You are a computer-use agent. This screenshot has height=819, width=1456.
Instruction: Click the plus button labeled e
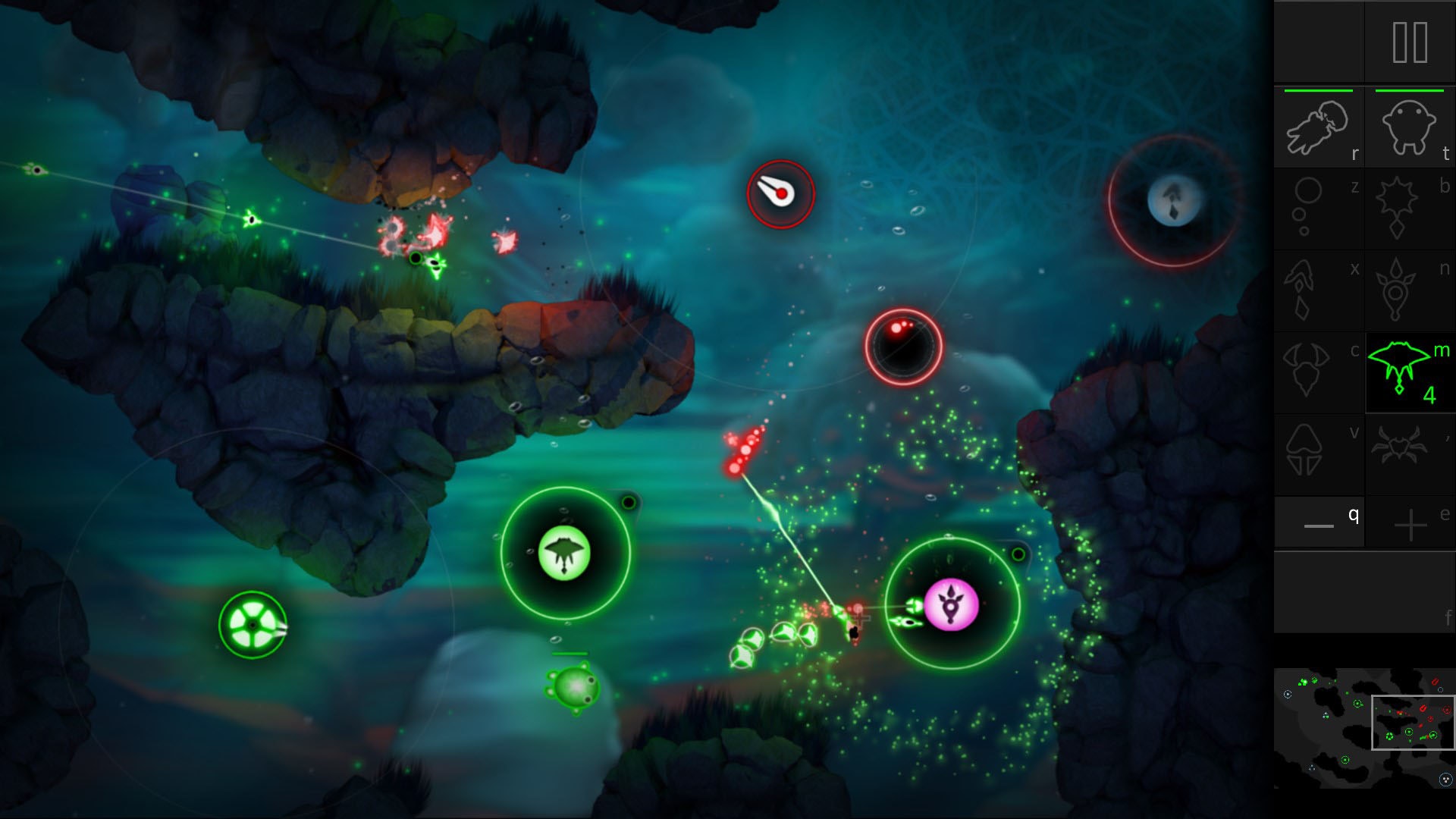(1410, 522)
